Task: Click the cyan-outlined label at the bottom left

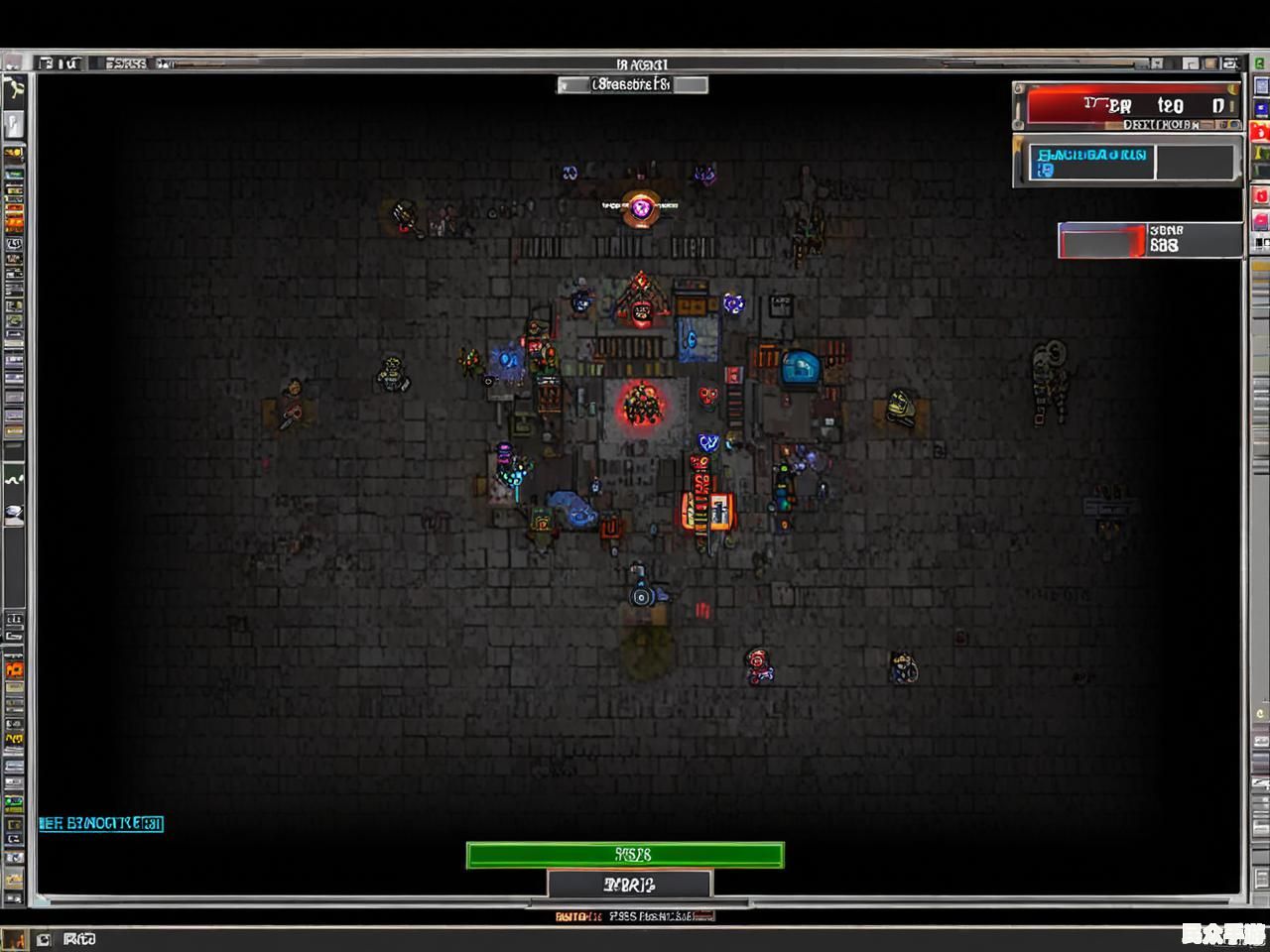Action: 101,823
